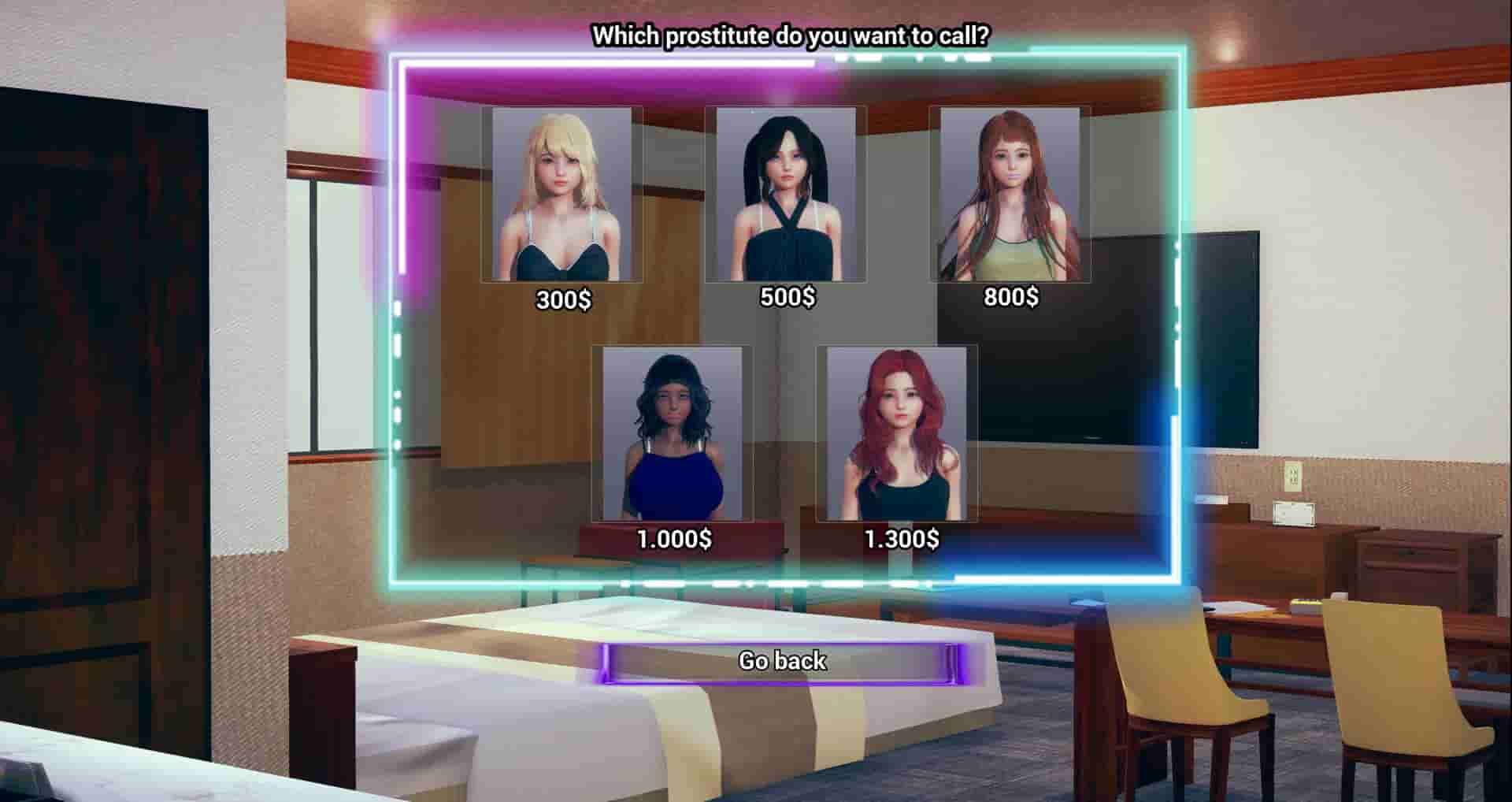
Task: Click the 500$ price label
Action: tap(787, 298)
